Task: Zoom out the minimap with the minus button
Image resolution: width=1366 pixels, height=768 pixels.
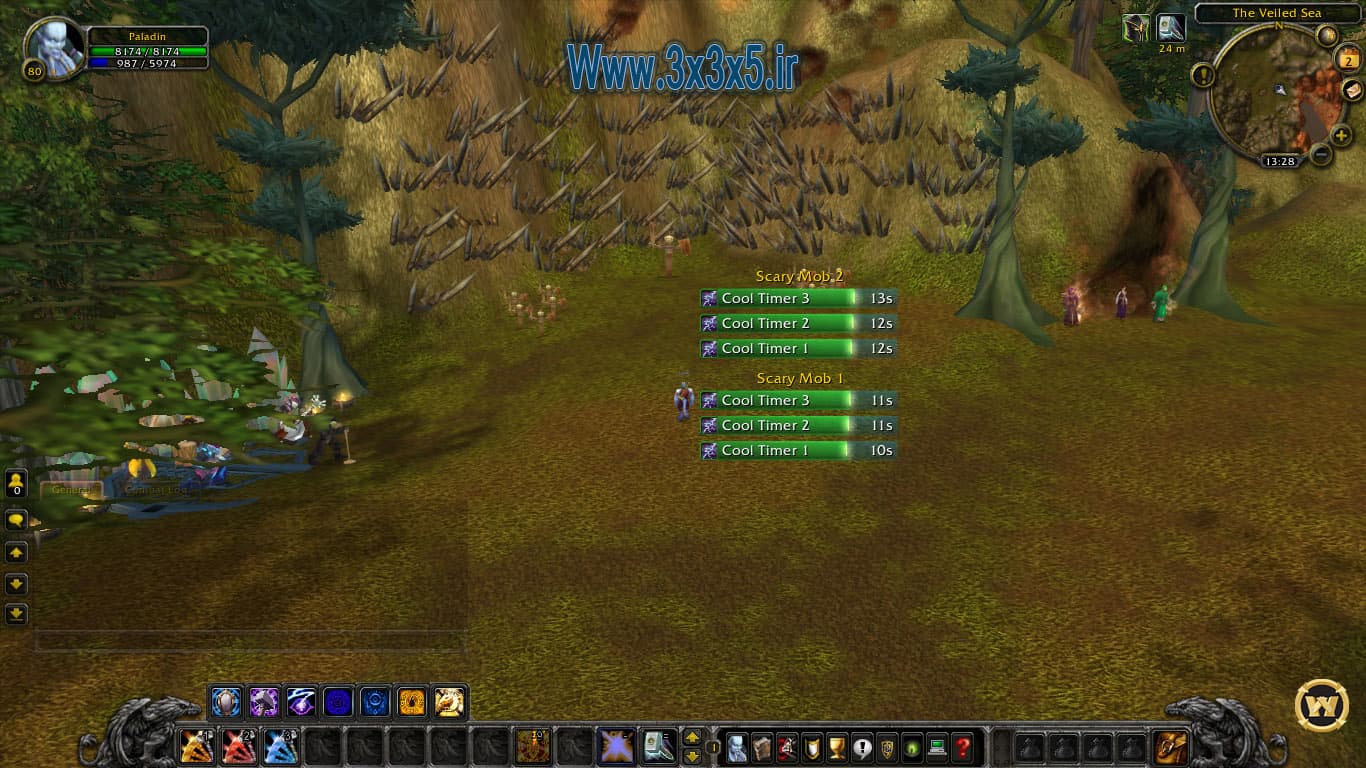Action: click(1321, 156)
